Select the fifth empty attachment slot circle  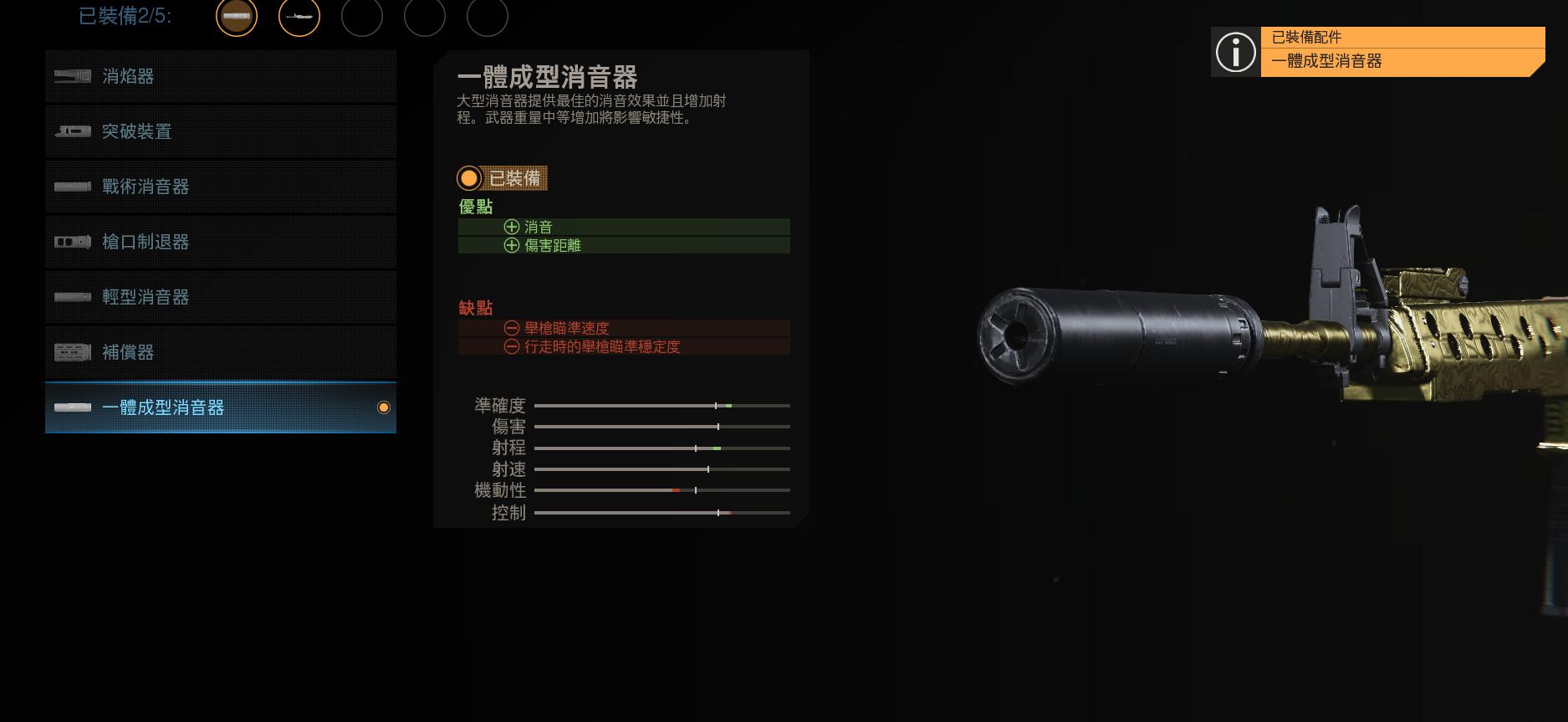click(x=488, y=17)
